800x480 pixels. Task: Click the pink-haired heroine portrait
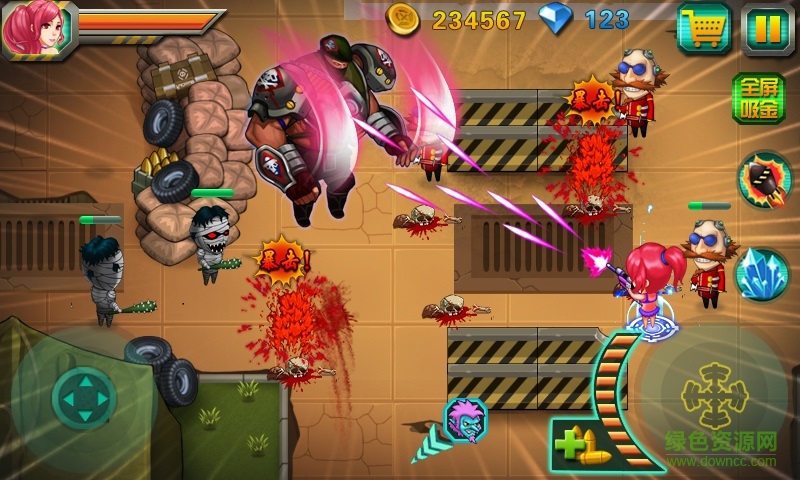(x=29, y=30)
